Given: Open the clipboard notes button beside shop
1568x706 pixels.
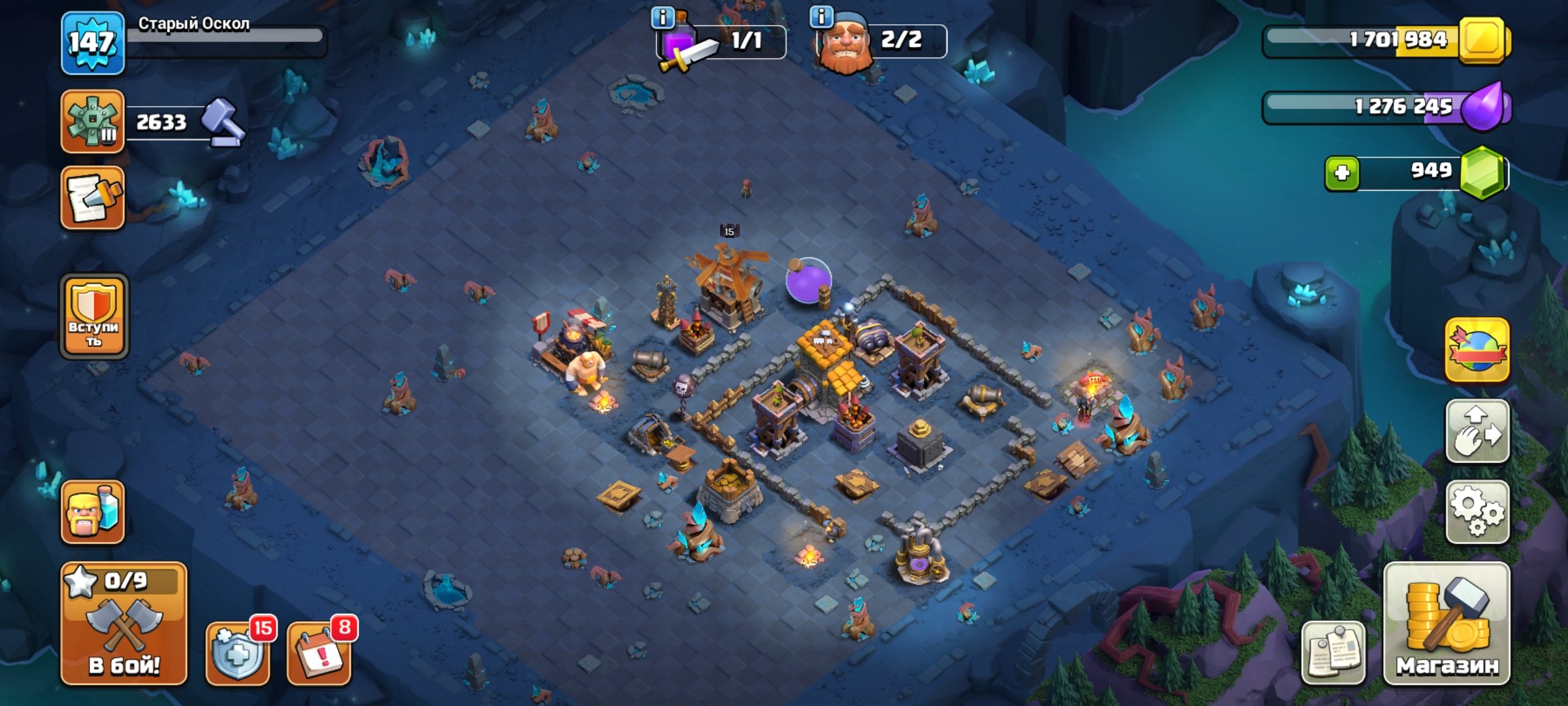Looking at the screenshot, I should tap(1333, 652).
